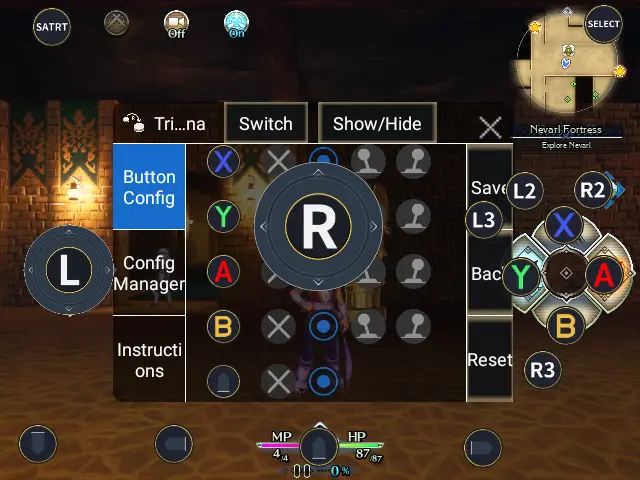Open the Config Manager tab
640x480 pixels.
pyautogui.click(x=149, y=273)
